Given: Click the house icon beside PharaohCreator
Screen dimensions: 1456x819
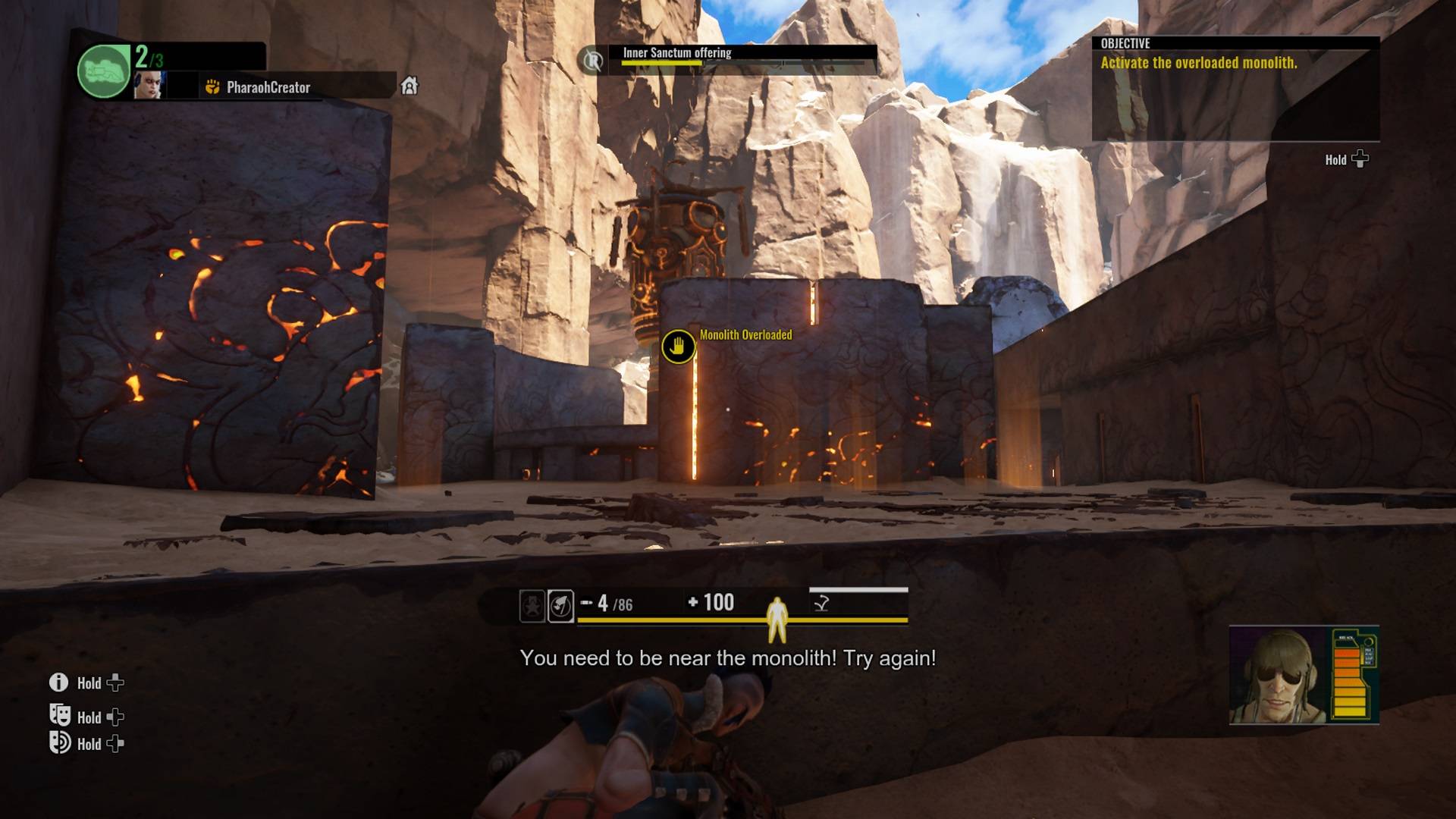Looking at the screenshot, I should (x=409, y=86).
